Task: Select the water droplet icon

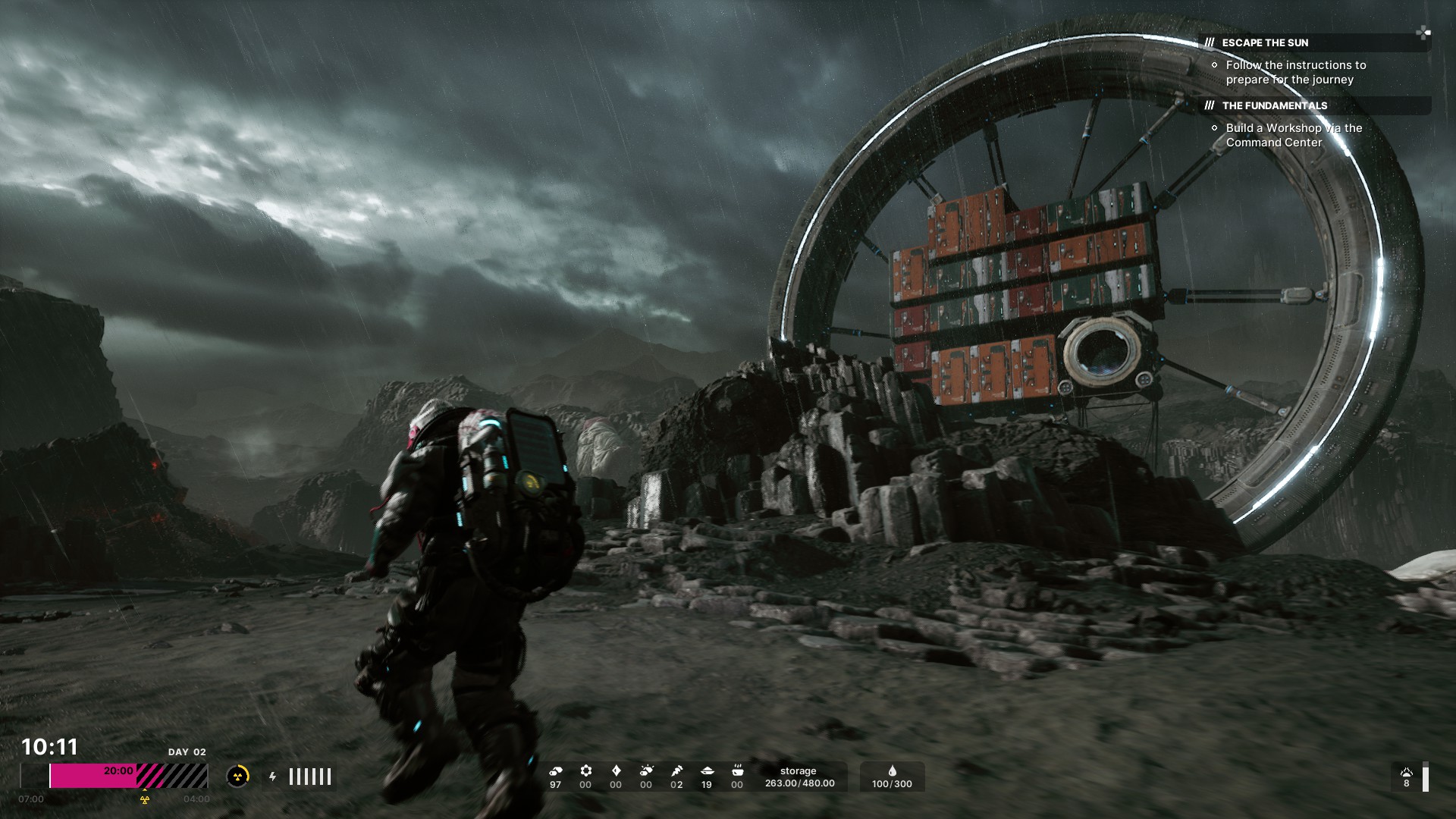Action: 892,771
